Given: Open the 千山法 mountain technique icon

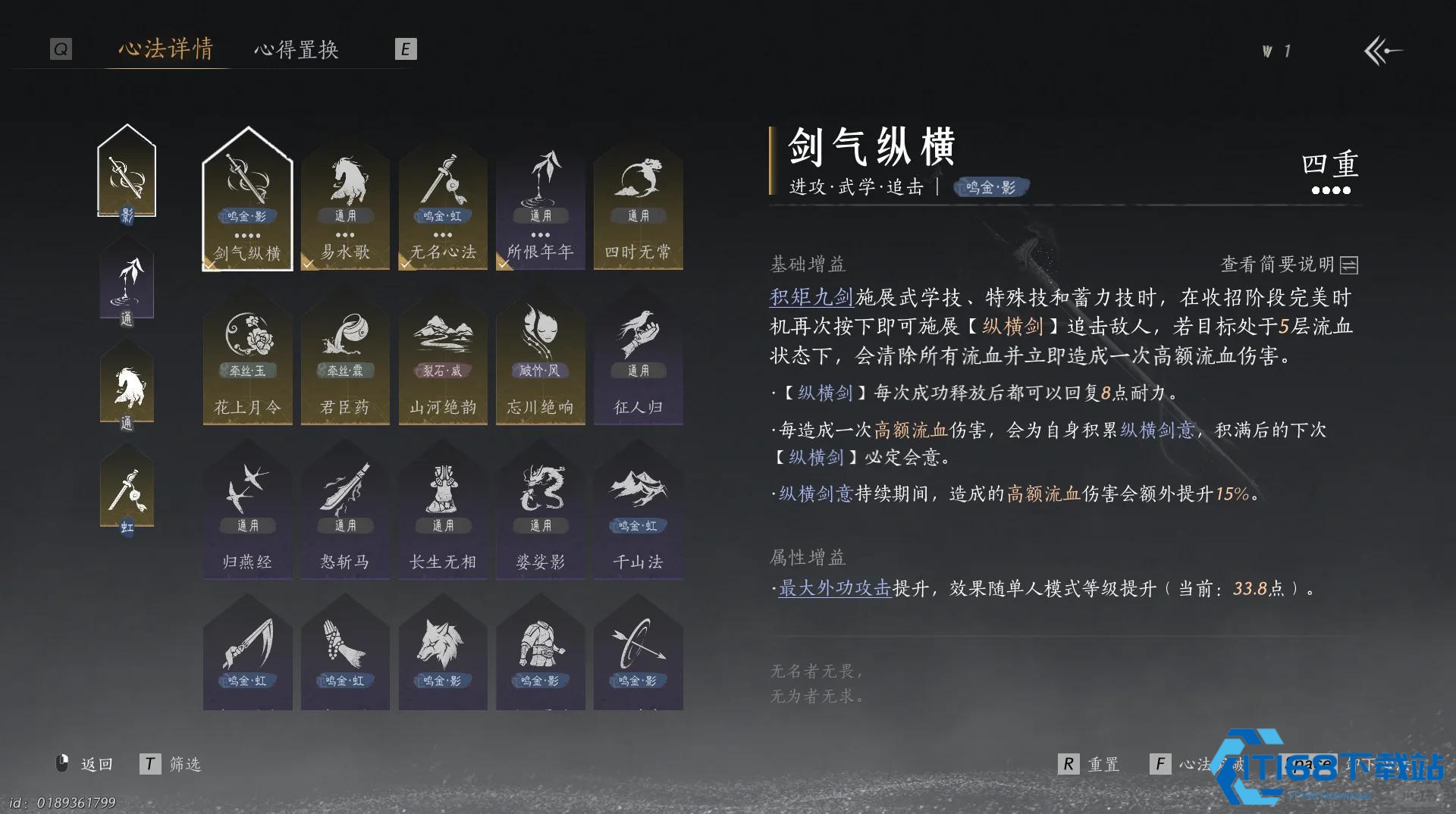Looking at the screenshot, I should coord(639,512).
